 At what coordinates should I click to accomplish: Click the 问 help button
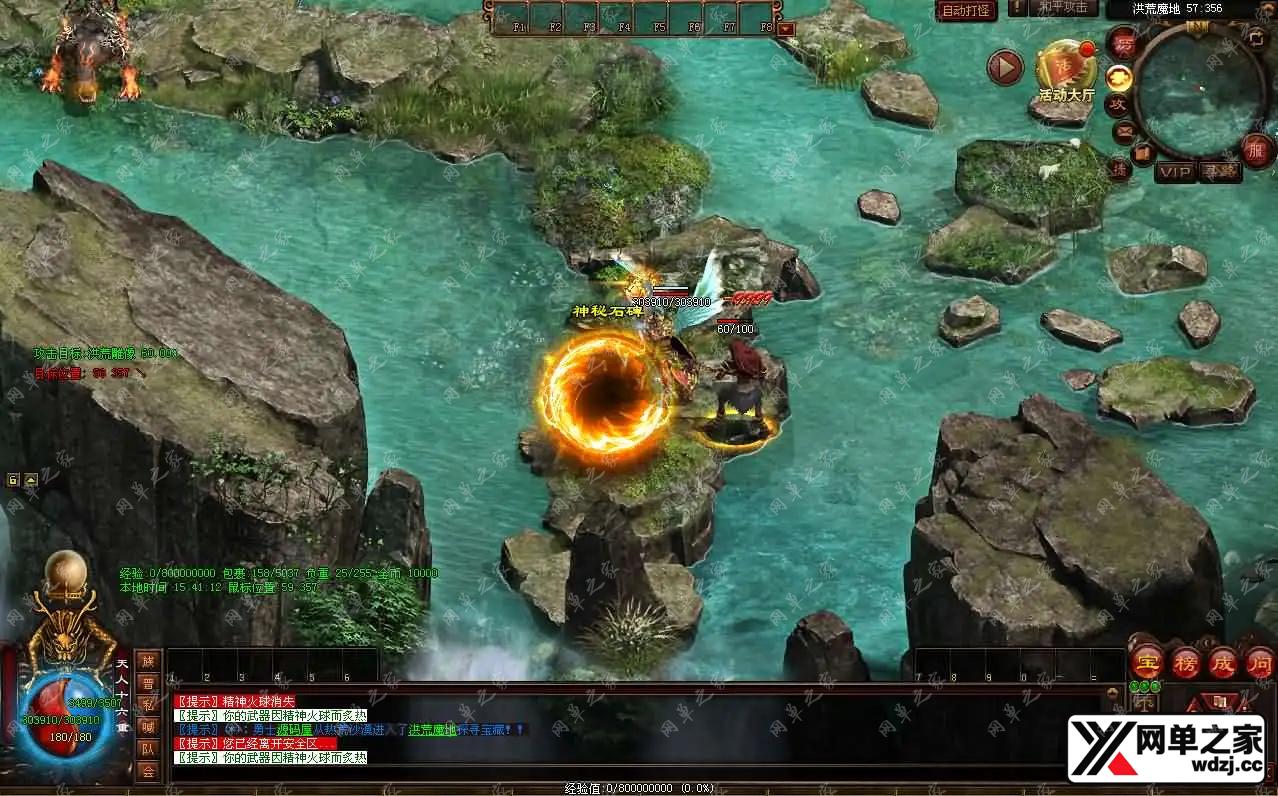pos(1259,661)
